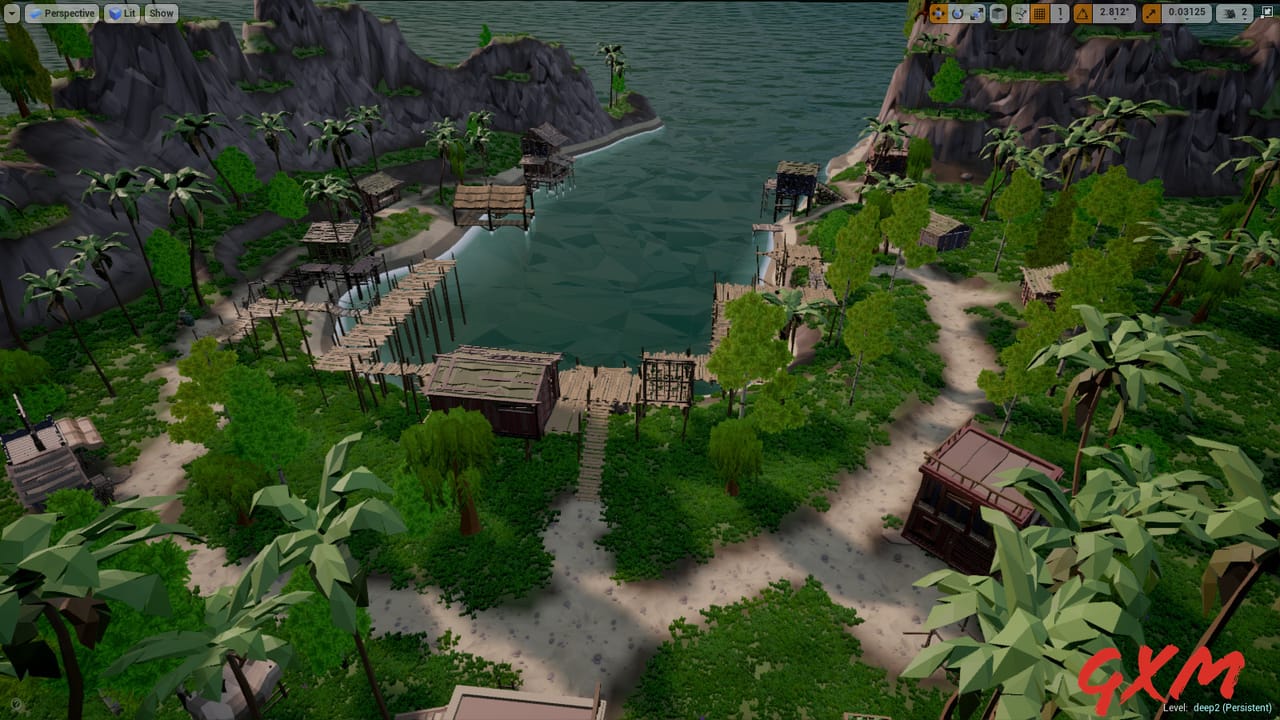Open the Perspective viewport menu
The height and width of the screenshot is (720, 1280).
click(x=62, y=13)
